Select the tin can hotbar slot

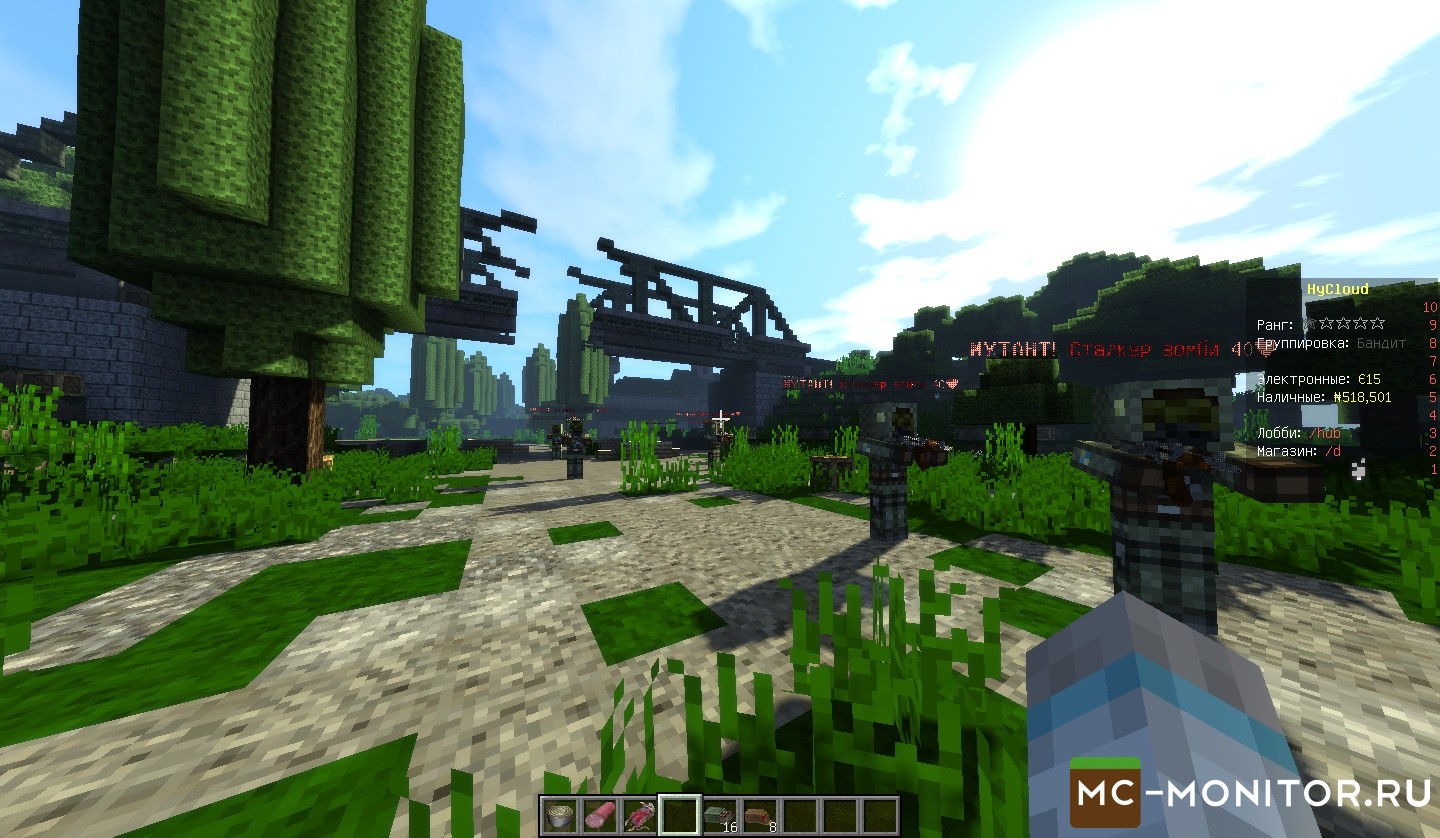[x=560, y=815]
